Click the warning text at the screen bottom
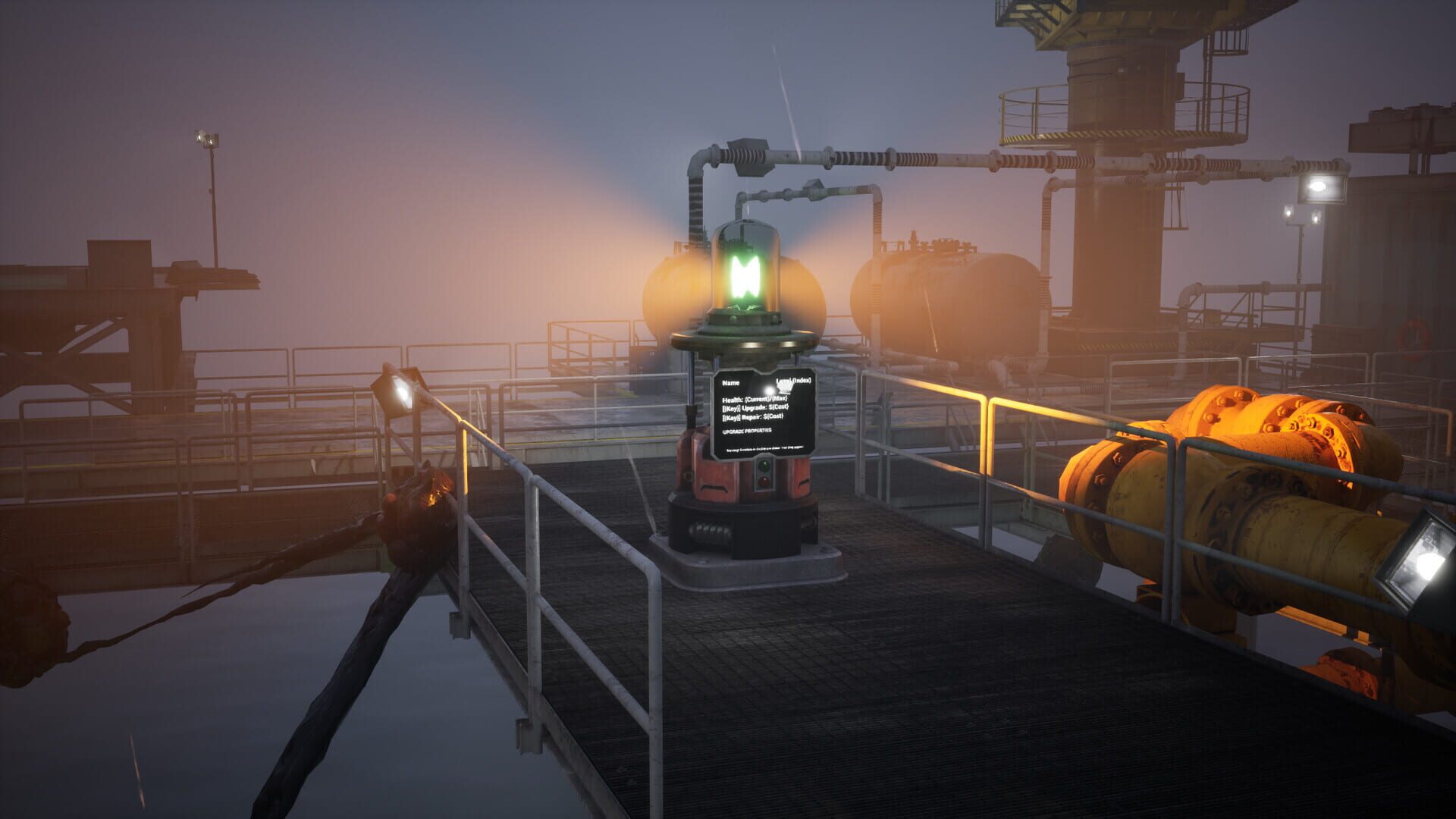Screen dimensions: 1456x819 pyautogui.click(x=764, y=447)
